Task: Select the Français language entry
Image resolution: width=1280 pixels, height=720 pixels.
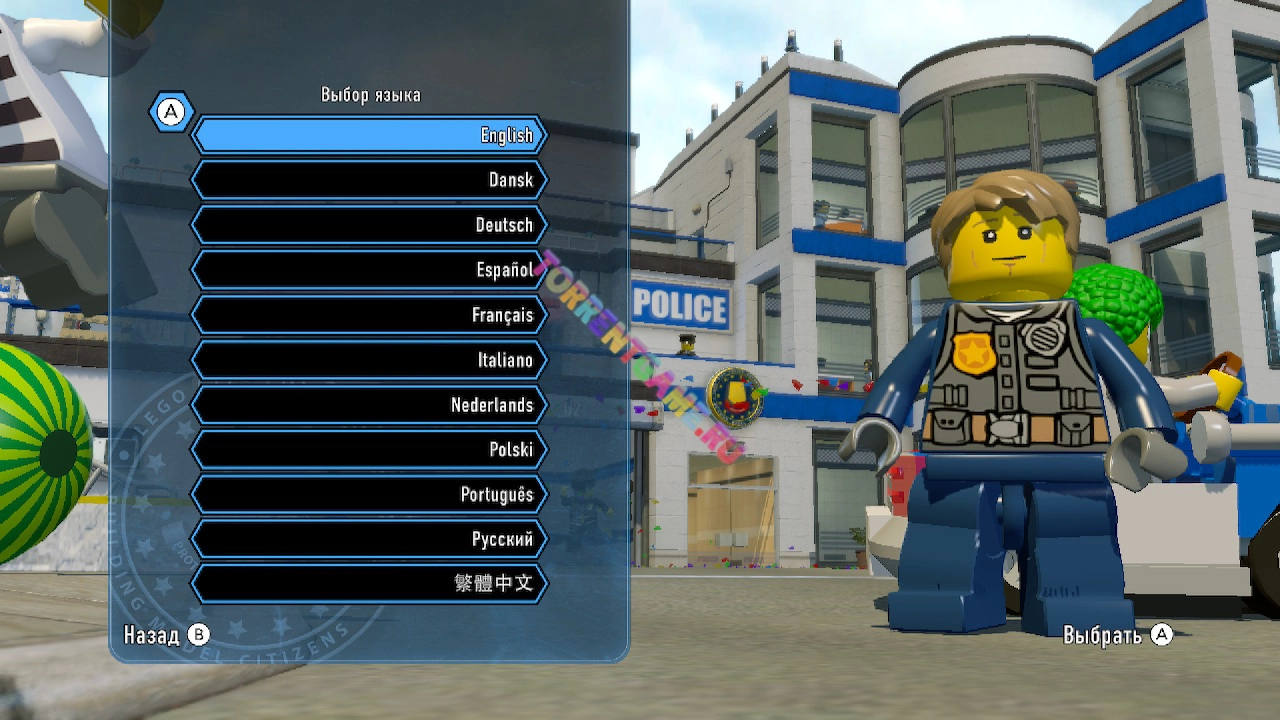Action: [369, 315]
